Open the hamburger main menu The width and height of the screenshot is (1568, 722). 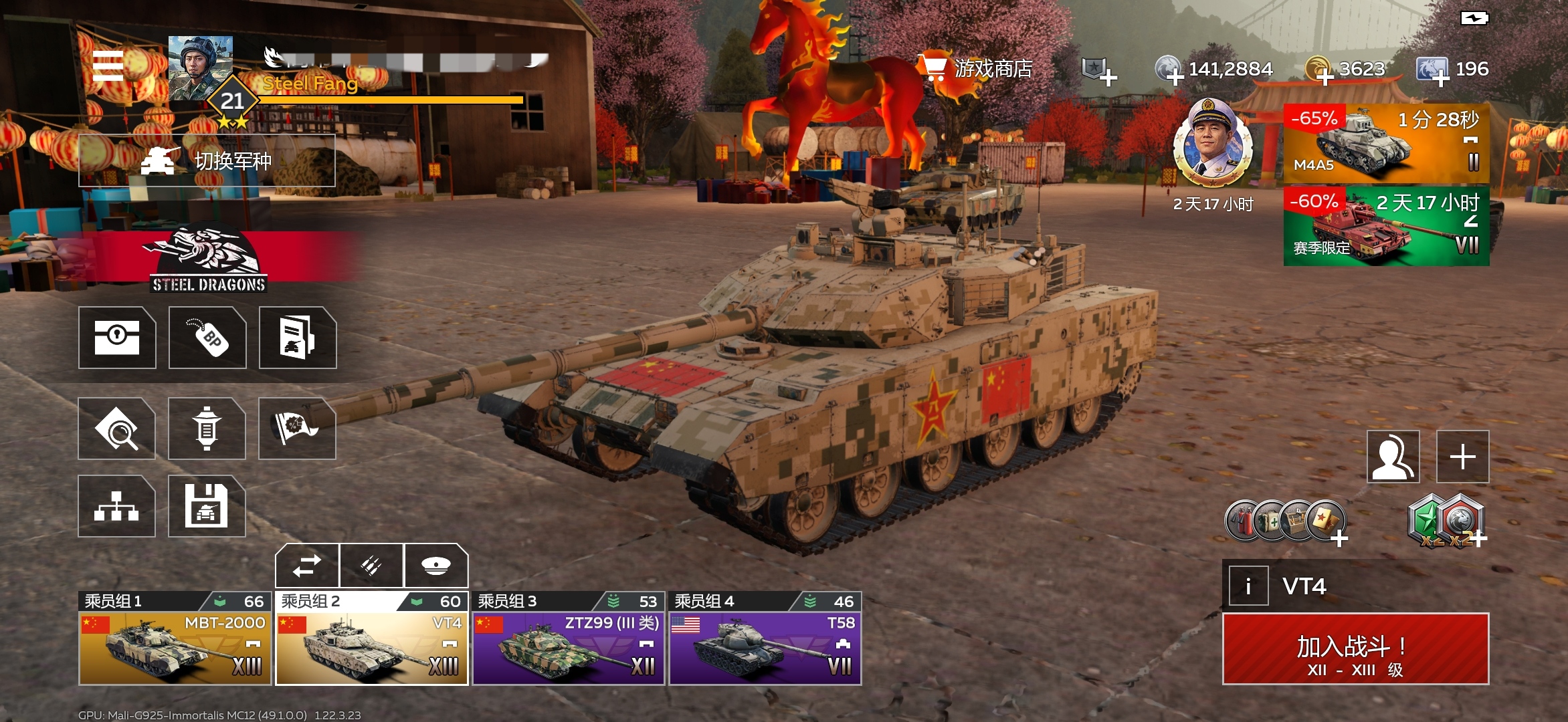tap(108, 66)
